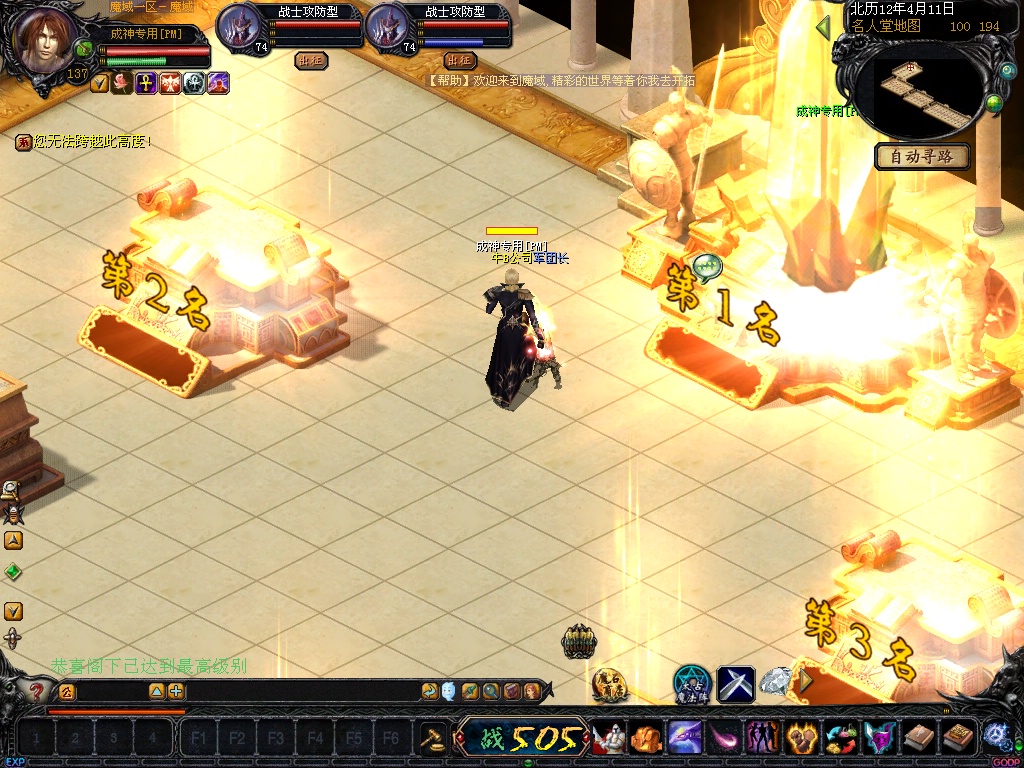
Task: Click the auction gavel icon
Action: 433,738
